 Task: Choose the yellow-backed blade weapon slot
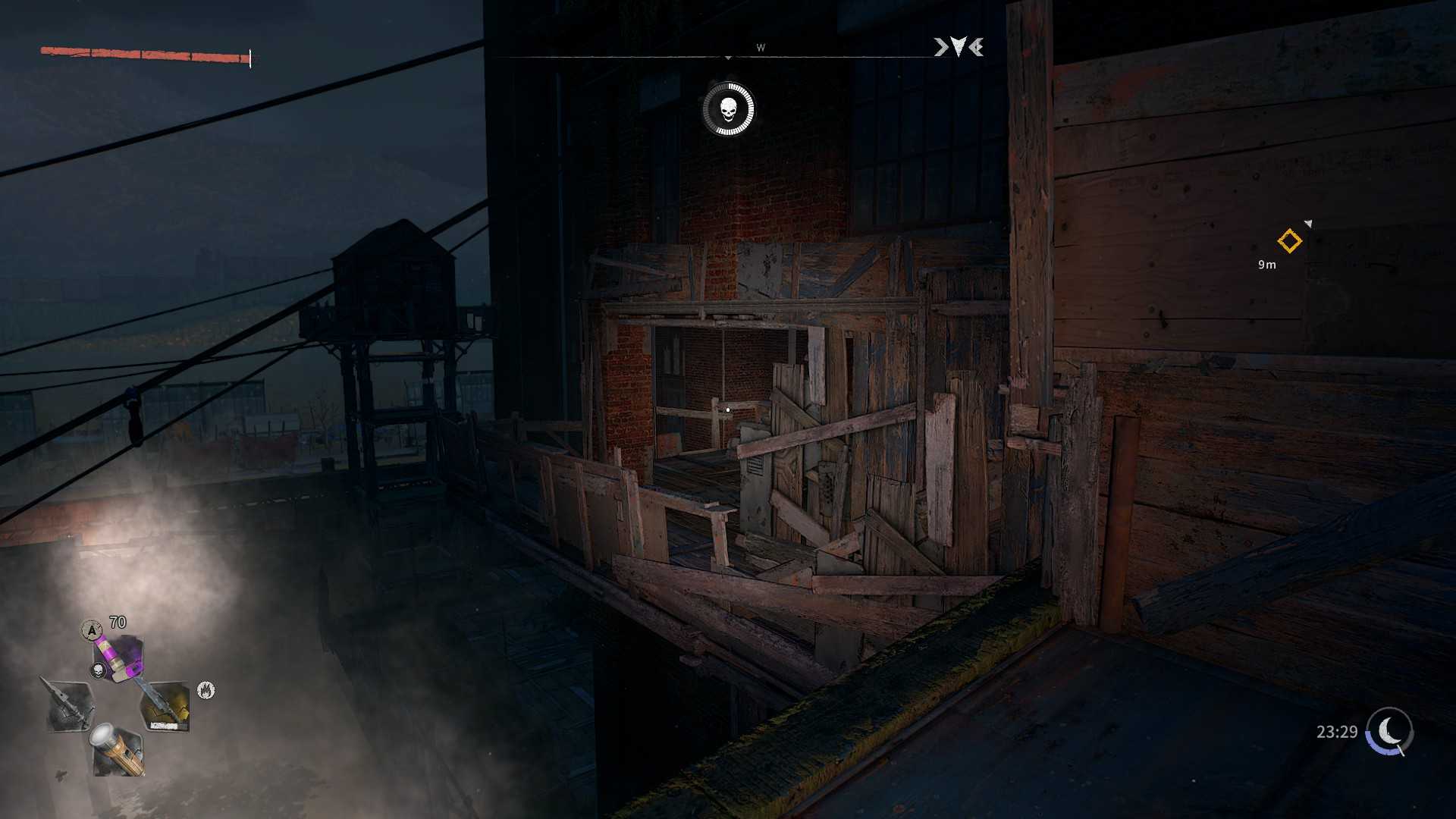click(x=165, y=706)
